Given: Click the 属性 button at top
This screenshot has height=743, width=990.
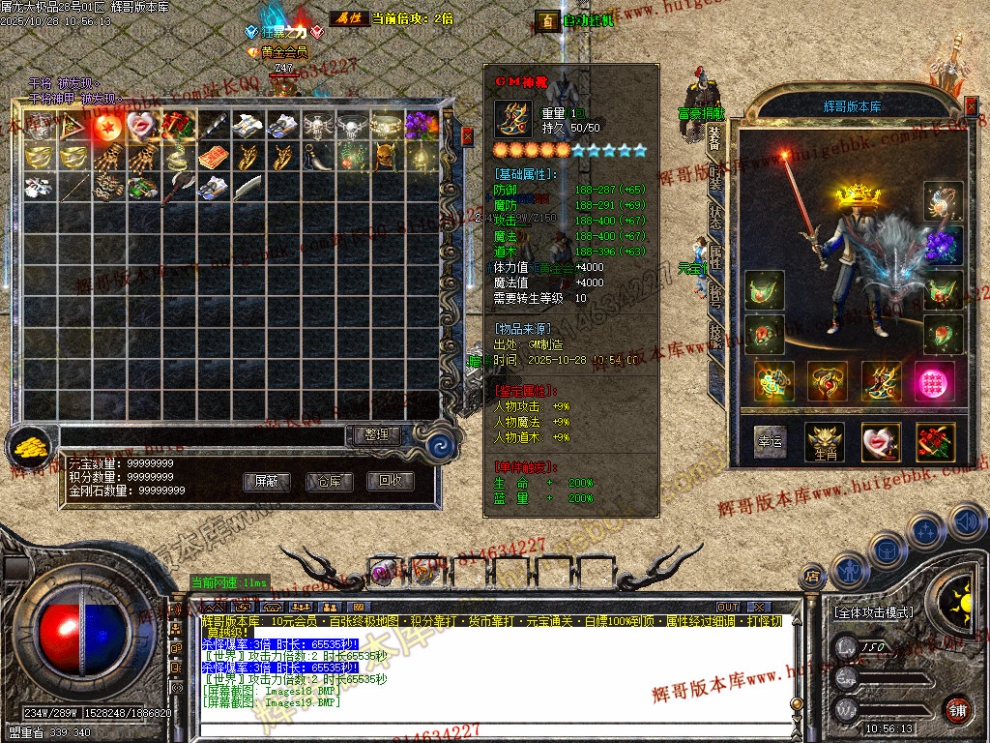Looking at the screenshot, I should 347,18.
